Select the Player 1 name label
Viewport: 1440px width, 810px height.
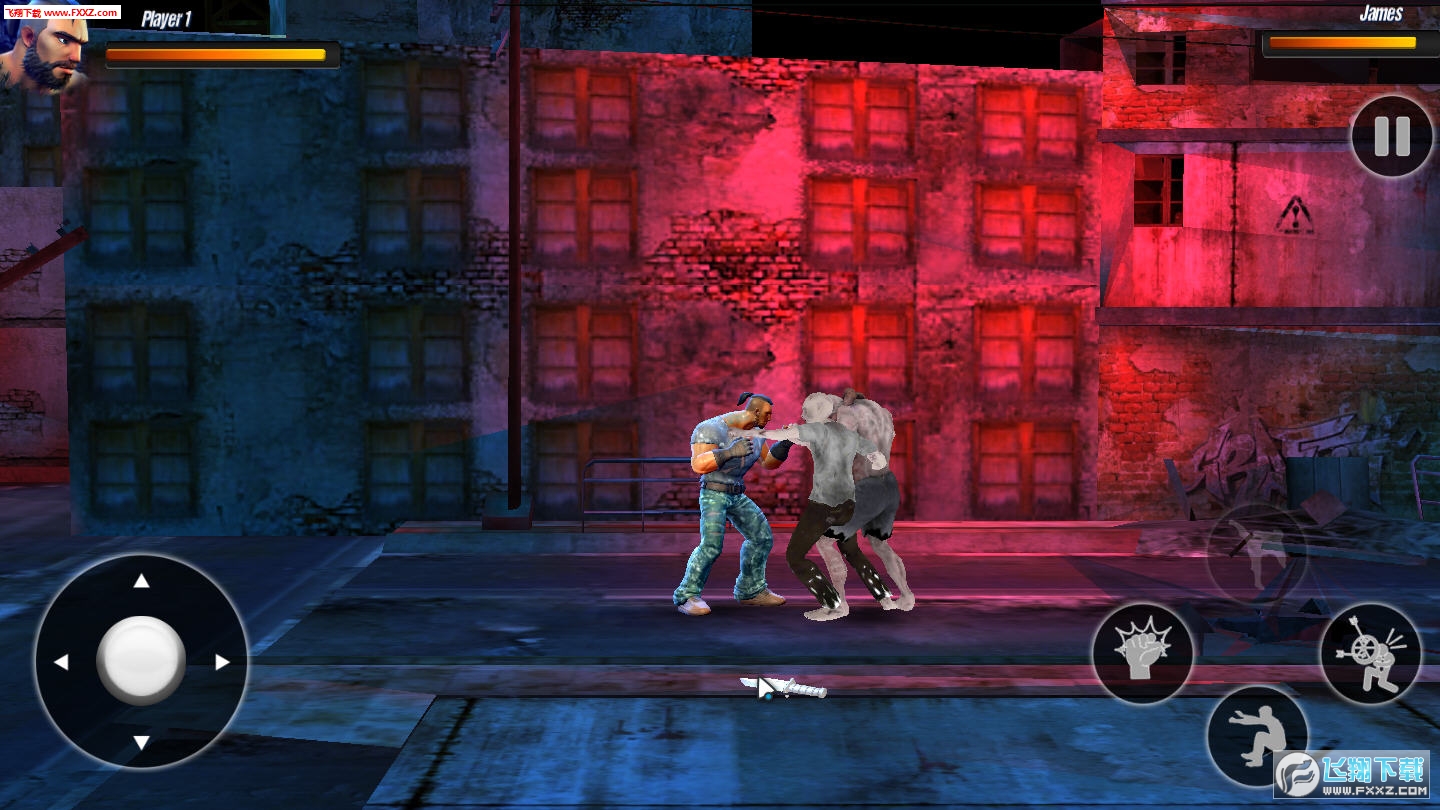[166, 17]
